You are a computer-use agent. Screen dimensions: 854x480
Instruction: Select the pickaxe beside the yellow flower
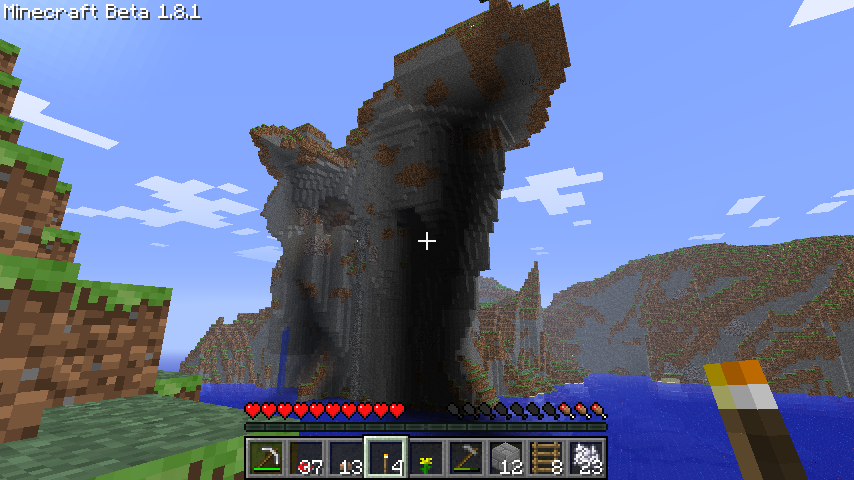pyautogui.click(x=466, y=459)
